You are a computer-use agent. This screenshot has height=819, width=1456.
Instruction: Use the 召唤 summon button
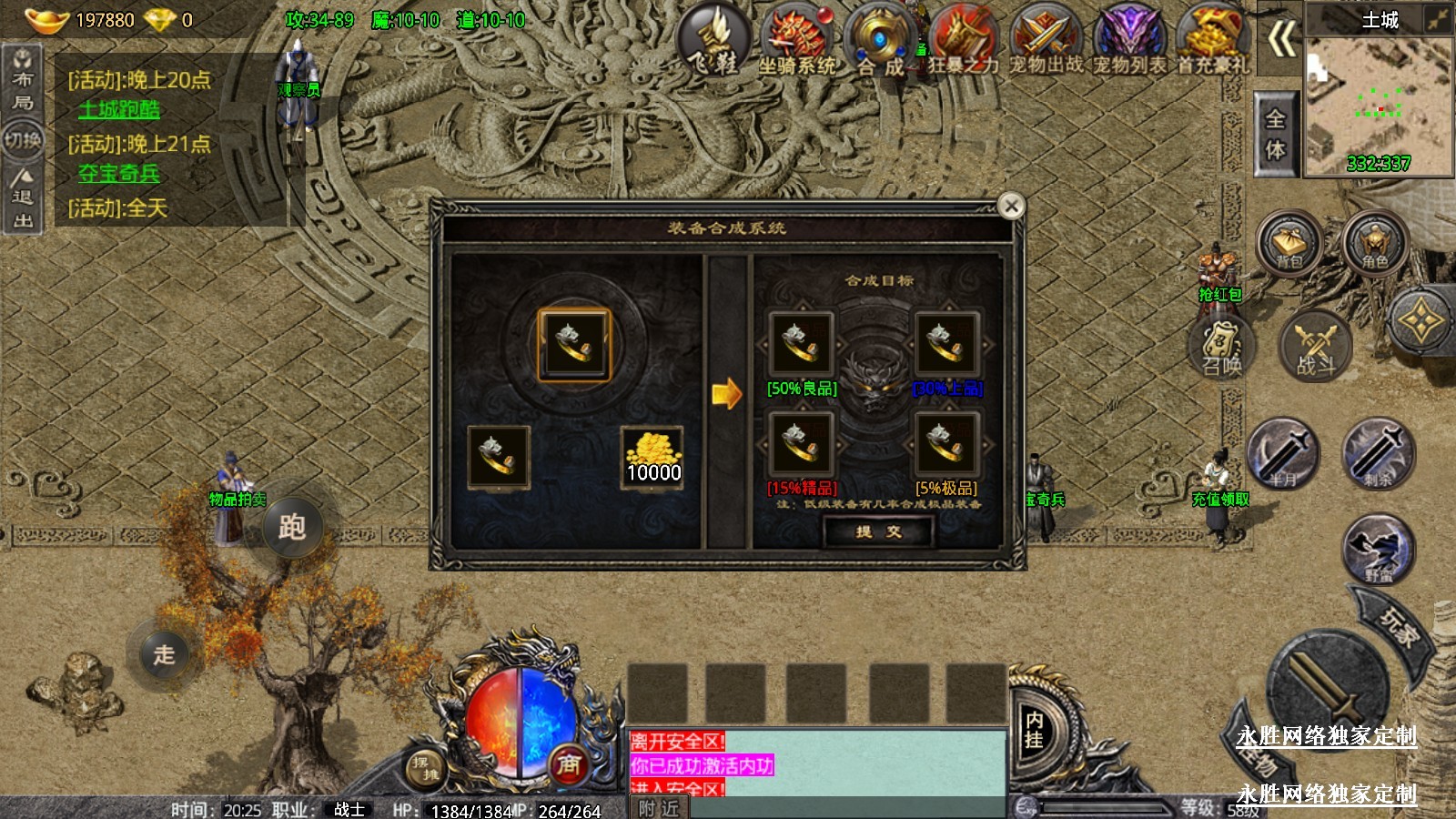(x=1222, y=348)
